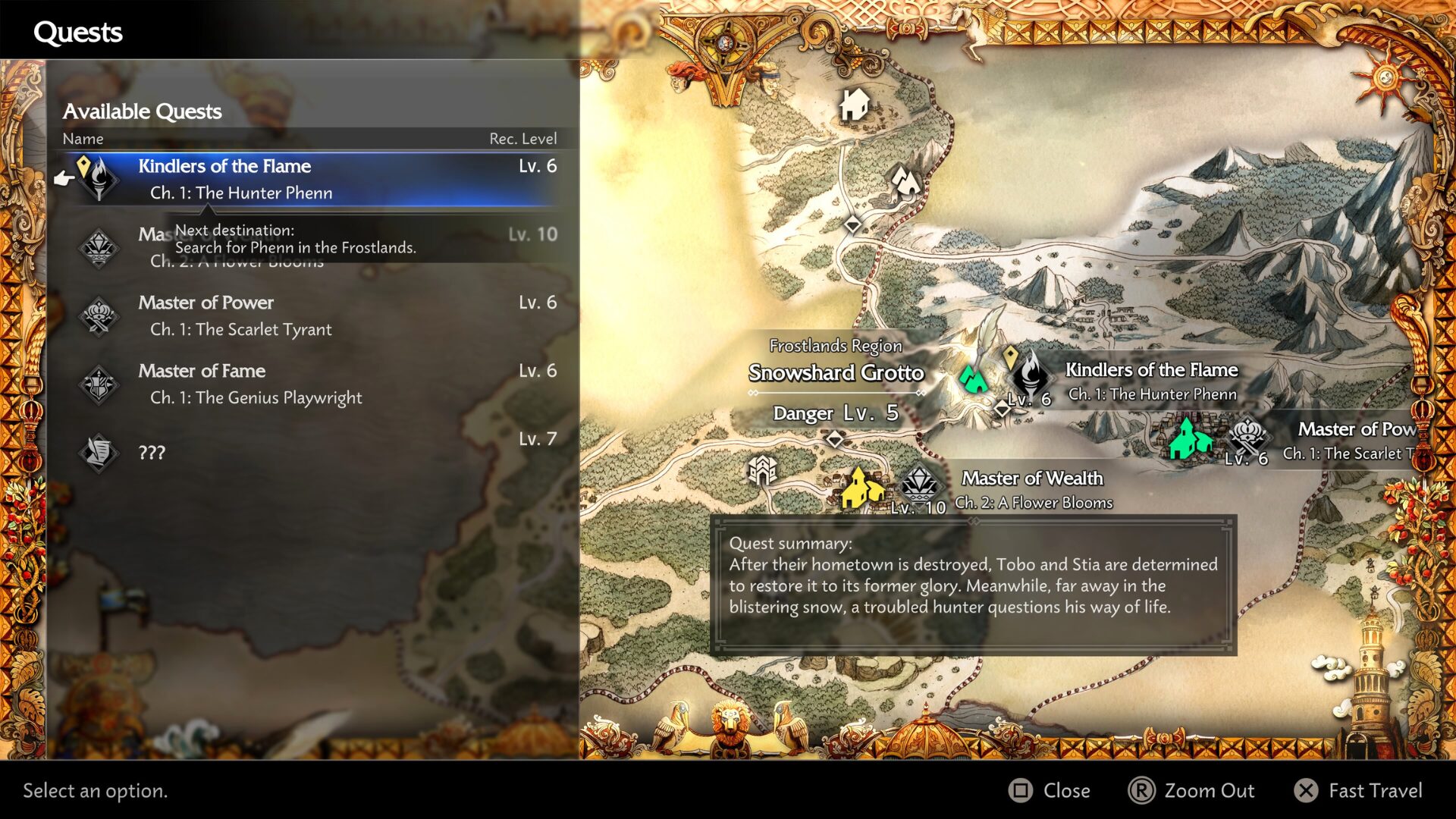The width and height of the screenshot is (1456, 819).
Task: Choose the Master of Power quest entry
Action: point(311,315)
